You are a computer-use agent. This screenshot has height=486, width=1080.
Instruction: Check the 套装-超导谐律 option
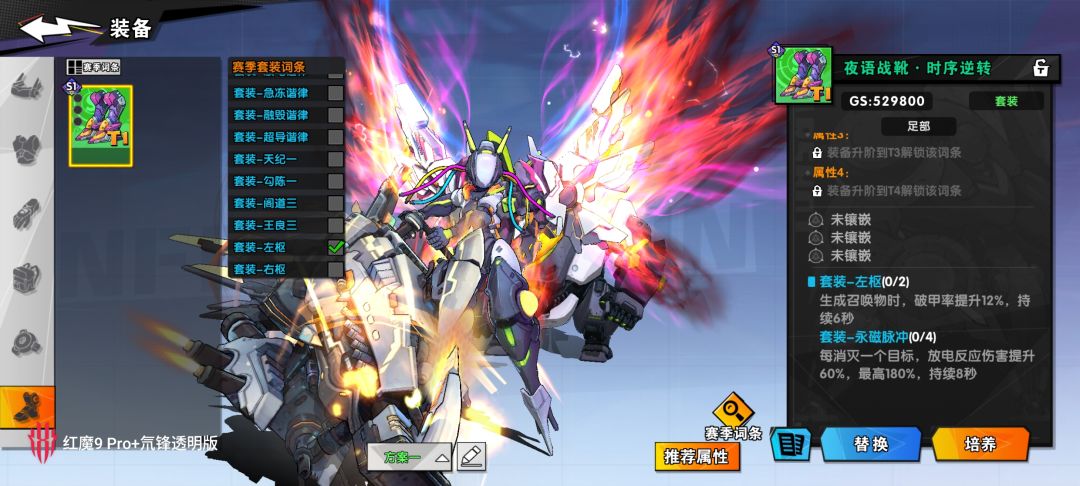(x=335, y=137)
